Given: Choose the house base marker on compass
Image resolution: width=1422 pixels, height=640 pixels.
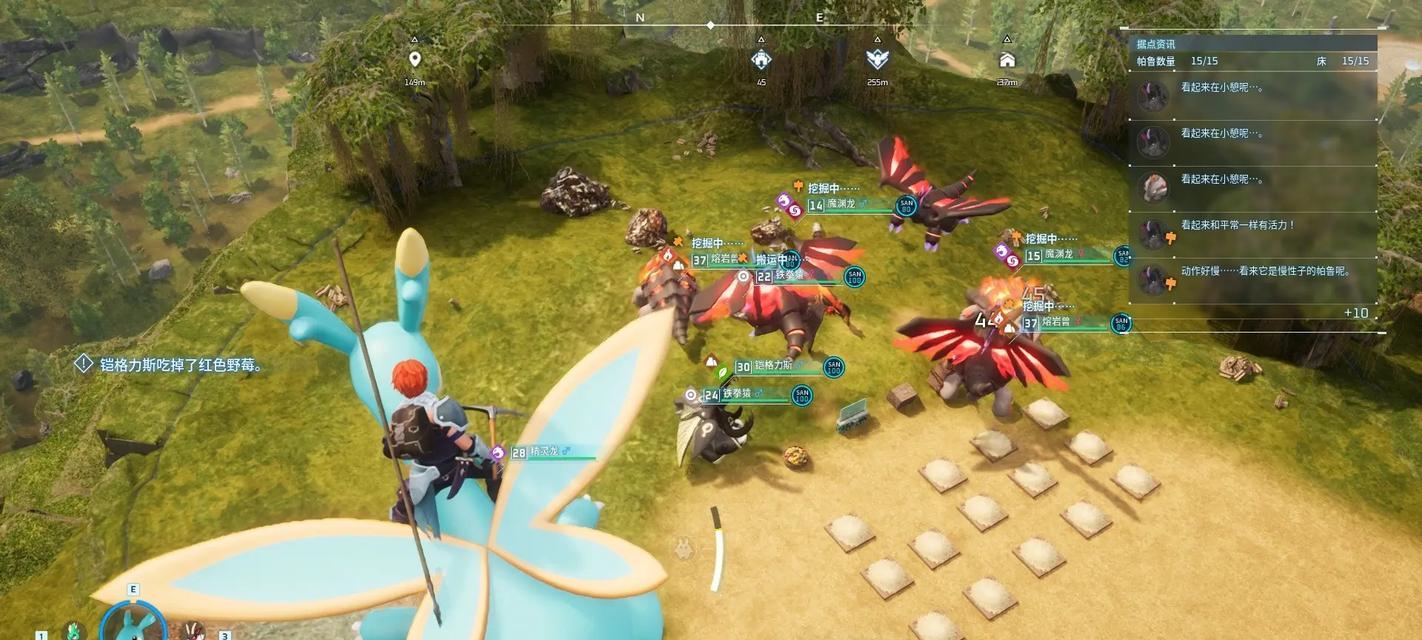Looking at the screenshot, I should (x=1007, y=60).
